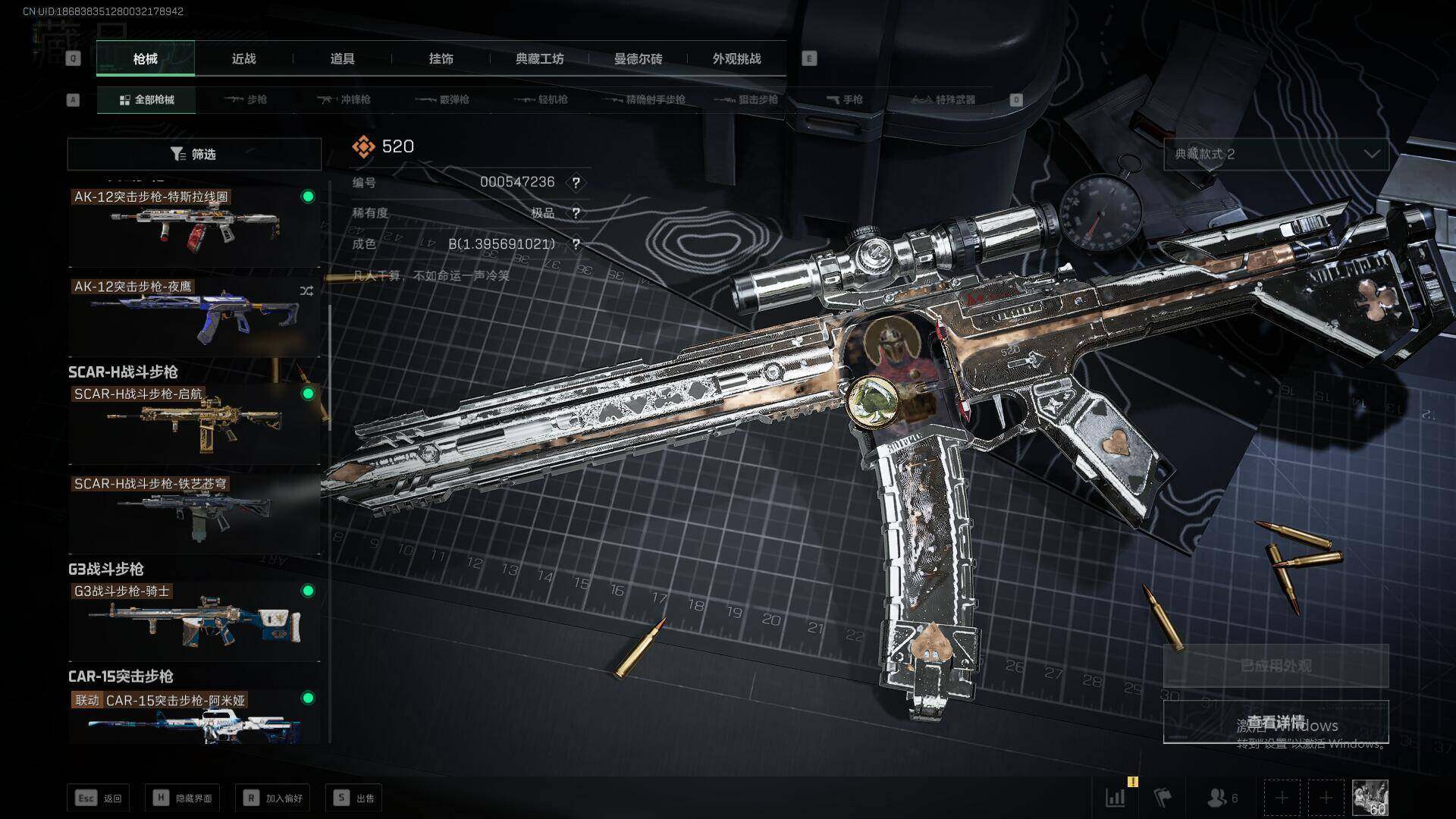Select the CAR-15 阿米娅 collab skin

194,717
